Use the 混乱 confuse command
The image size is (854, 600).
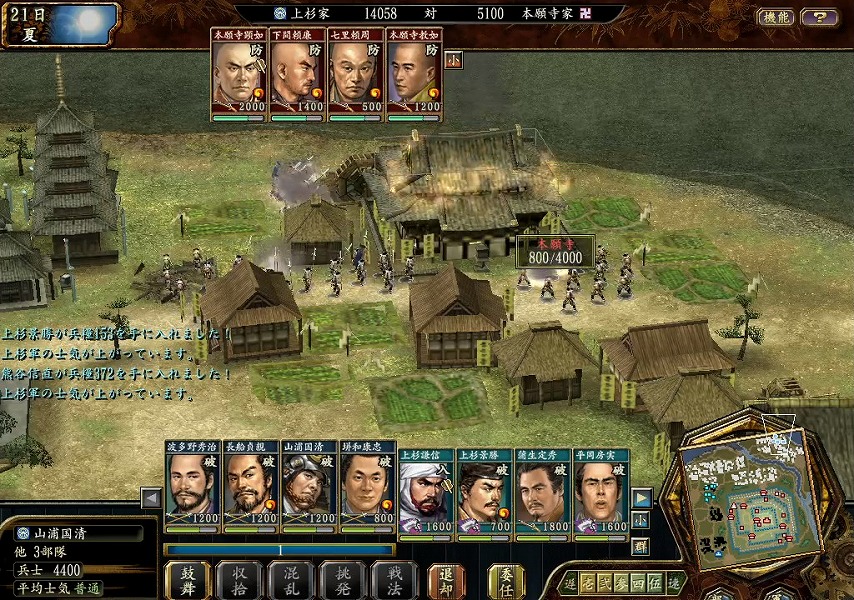pos(291,579)
